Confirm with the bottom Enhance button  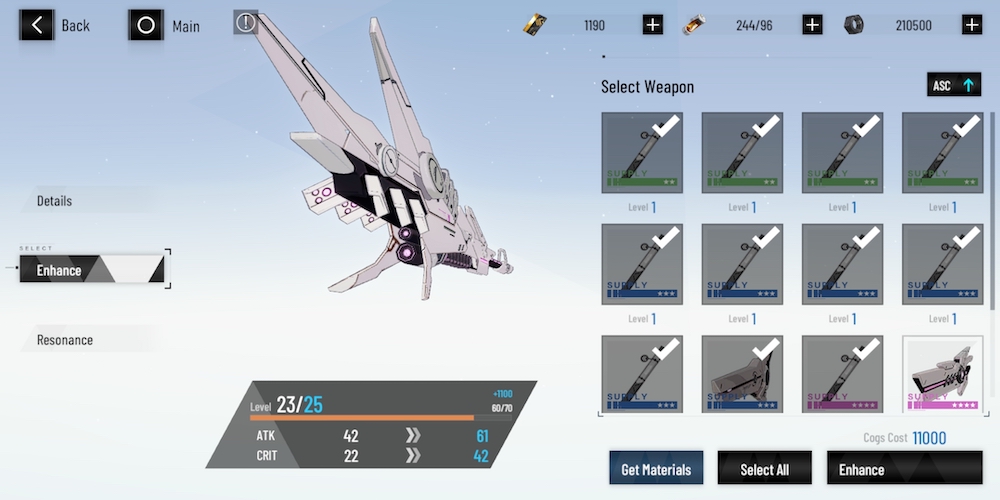pyautogui.click(x=904, y=469)
